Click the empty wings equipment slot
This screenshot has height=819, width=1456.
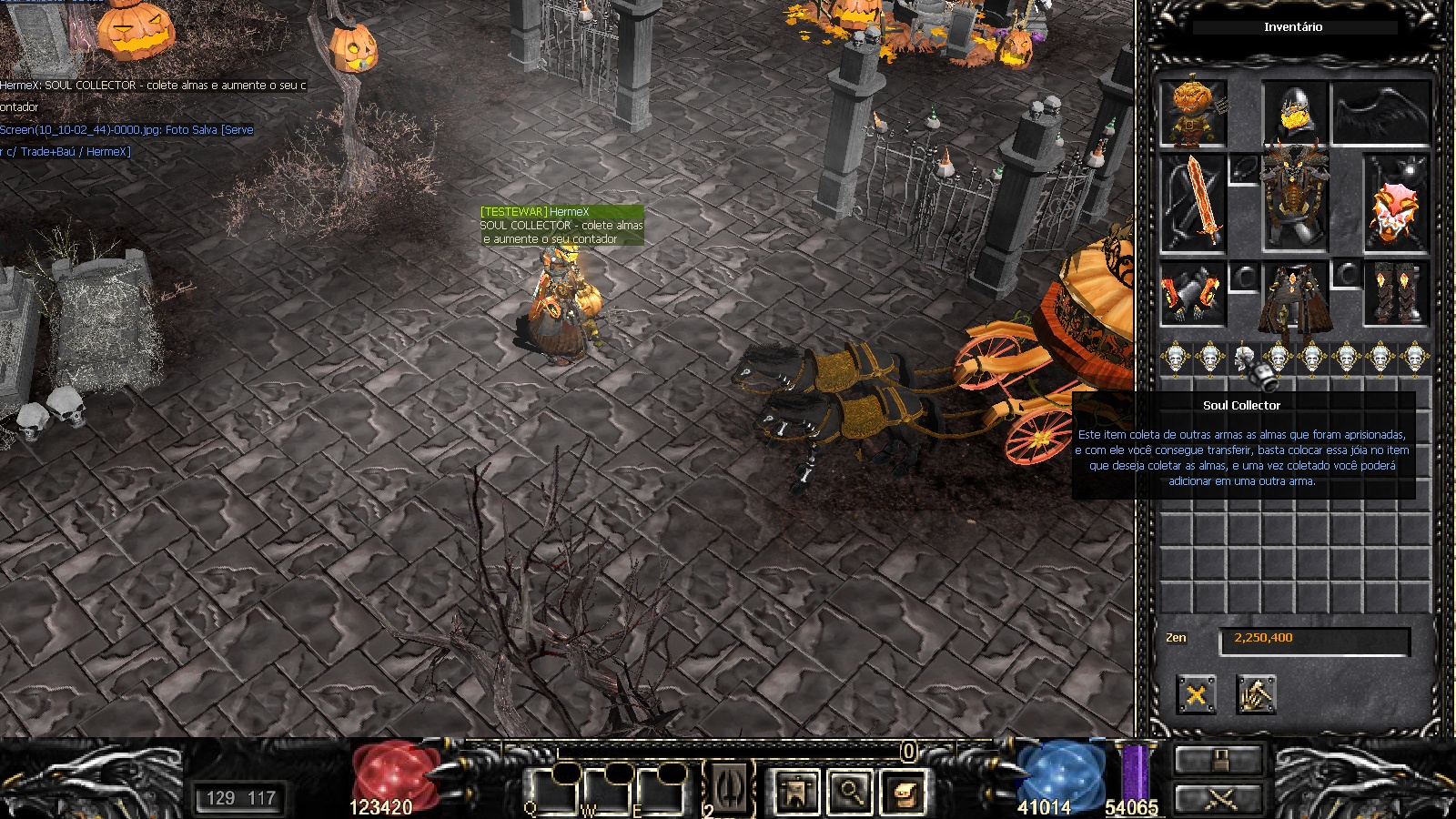1380,114
